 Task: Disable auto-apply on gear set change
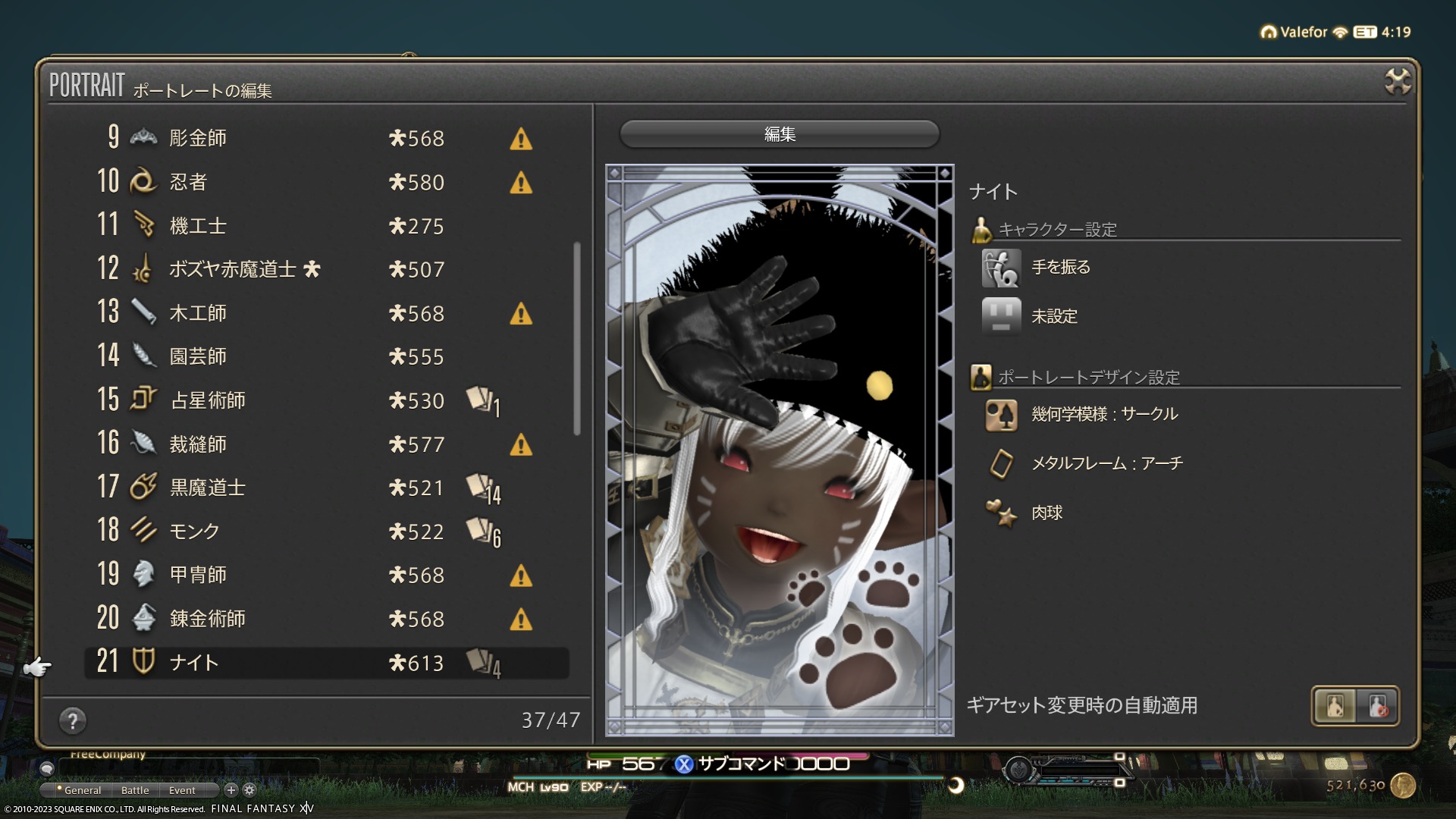1378,706
